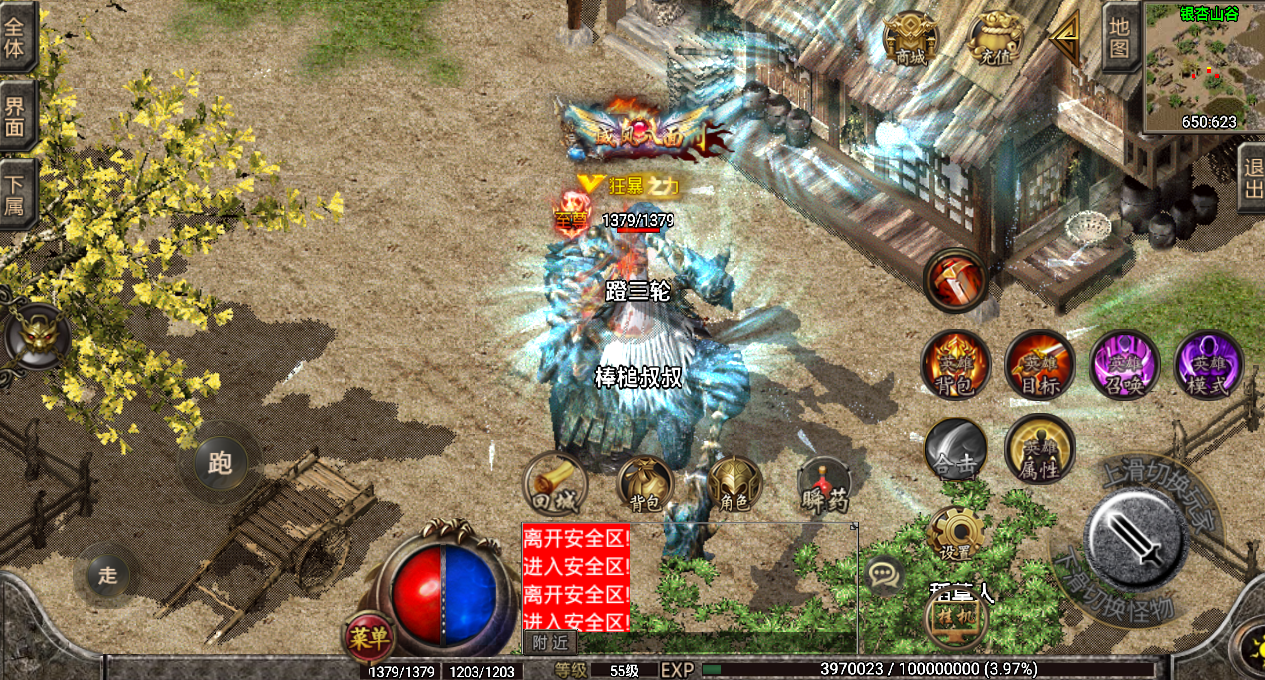Open the 充值 recharge menu
Viewport: 1265px width, 680px height.
(996, 41)
